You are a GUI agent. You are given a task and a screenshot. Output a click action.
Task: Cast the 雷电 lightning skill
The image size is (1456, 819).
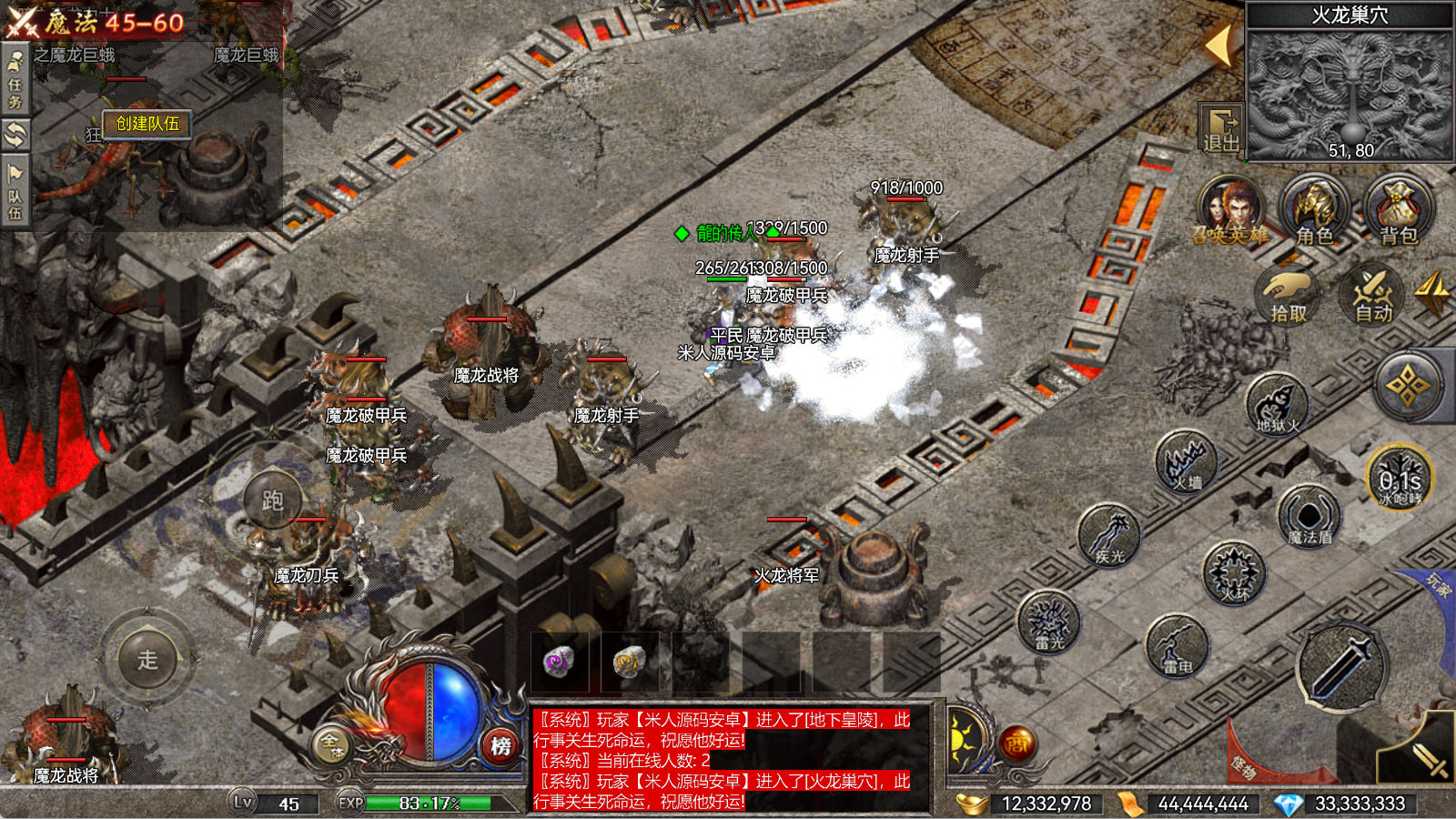(x=1177, y=647)
